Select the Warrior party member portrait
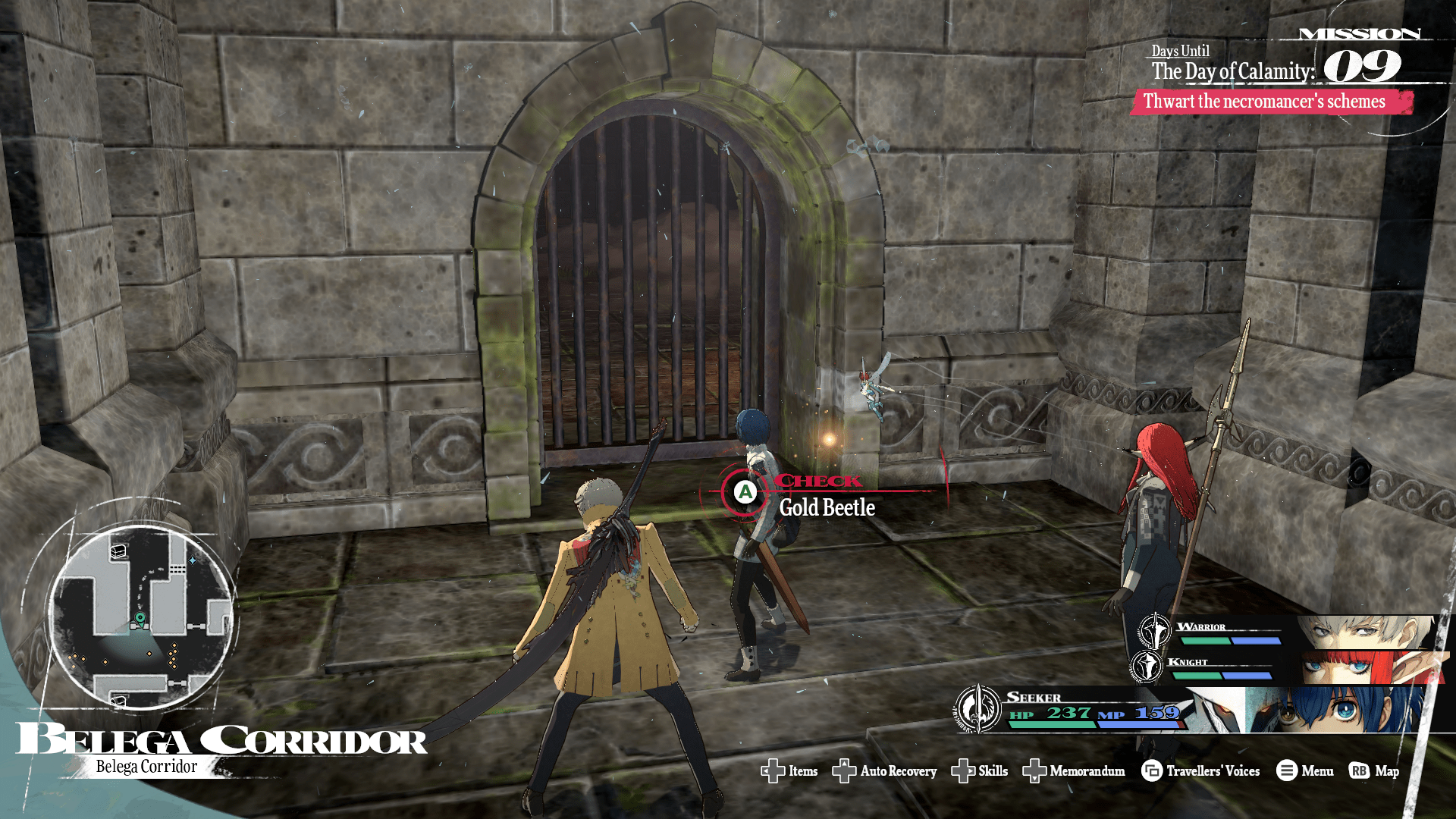This screenshot has height=819, width=1456. coord(1365,631)
